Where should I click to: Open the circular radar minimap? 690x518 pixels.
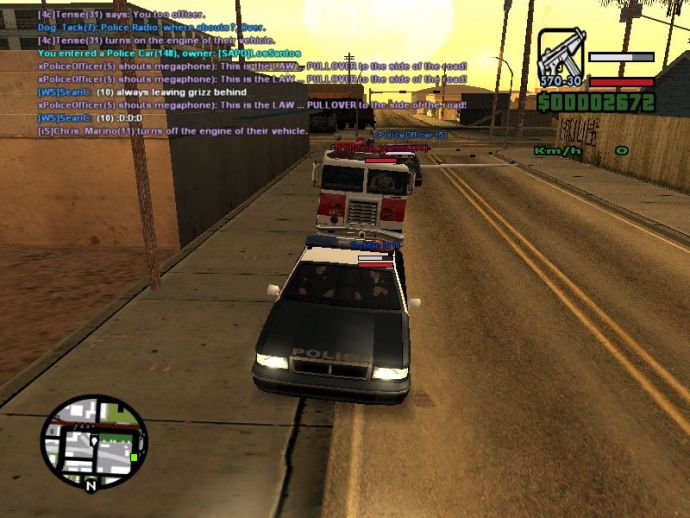click(93, 441)
